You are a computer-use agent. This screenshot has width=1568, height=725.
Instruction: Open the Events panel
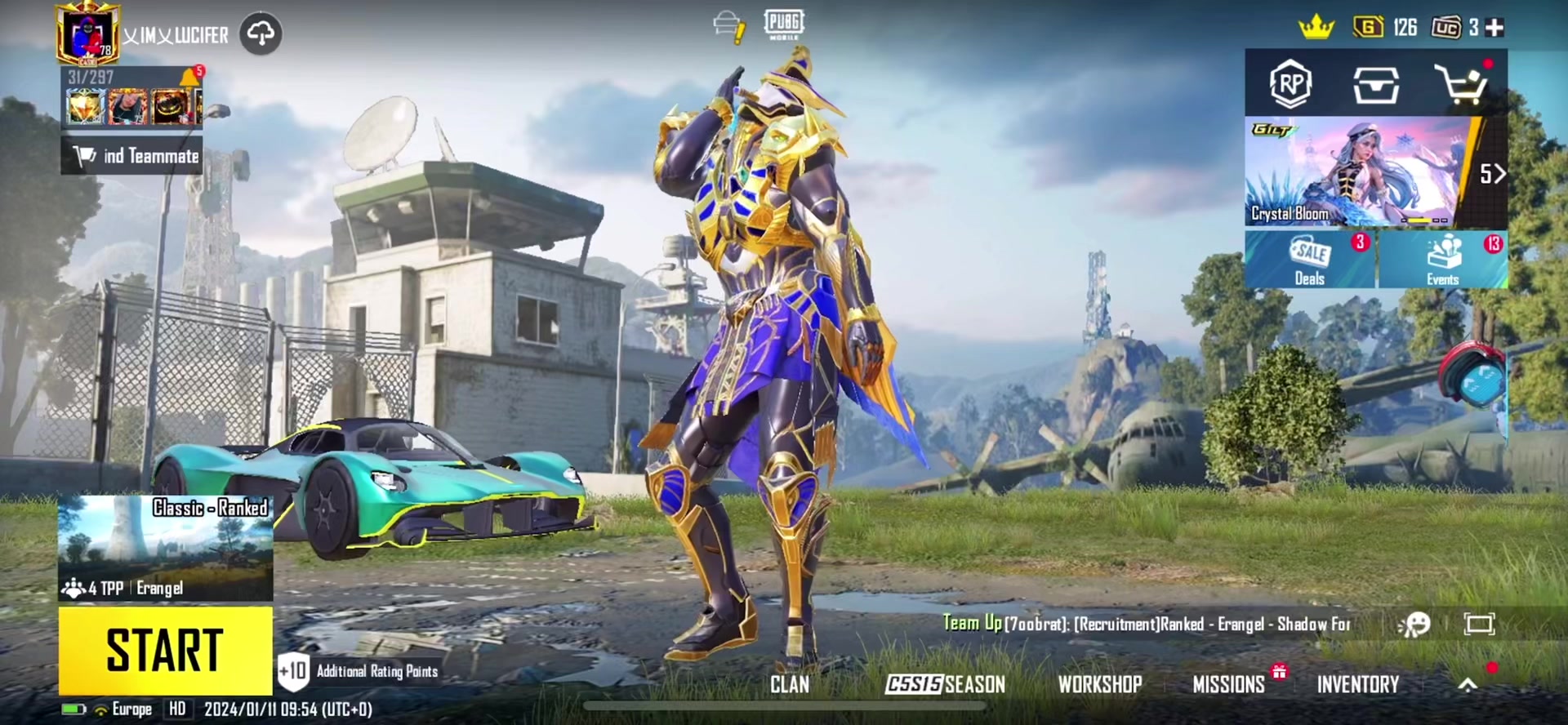click(1442, 260)
